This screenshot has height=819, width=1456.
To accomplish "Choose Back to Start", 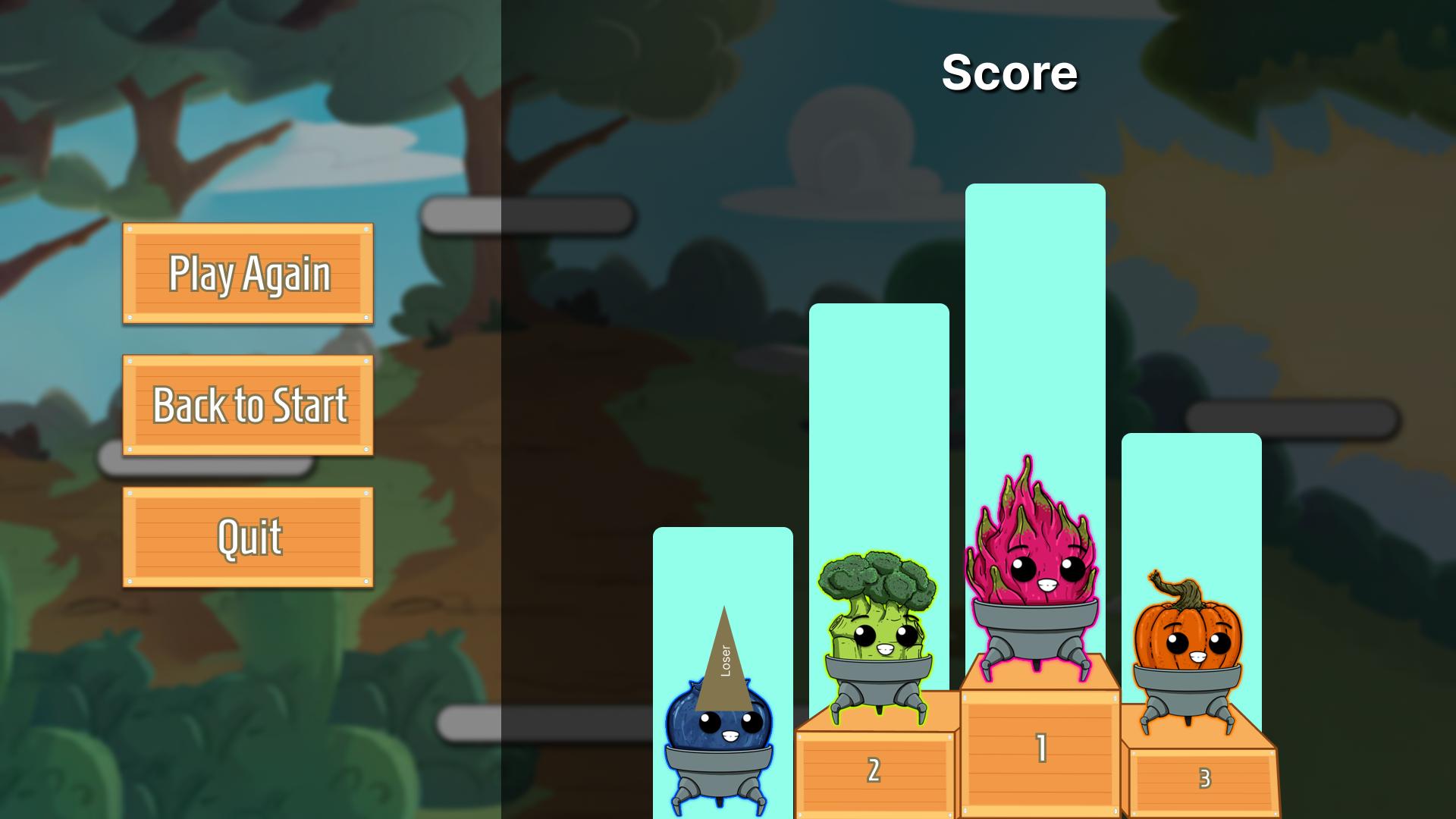I will (x=248, y=406).
